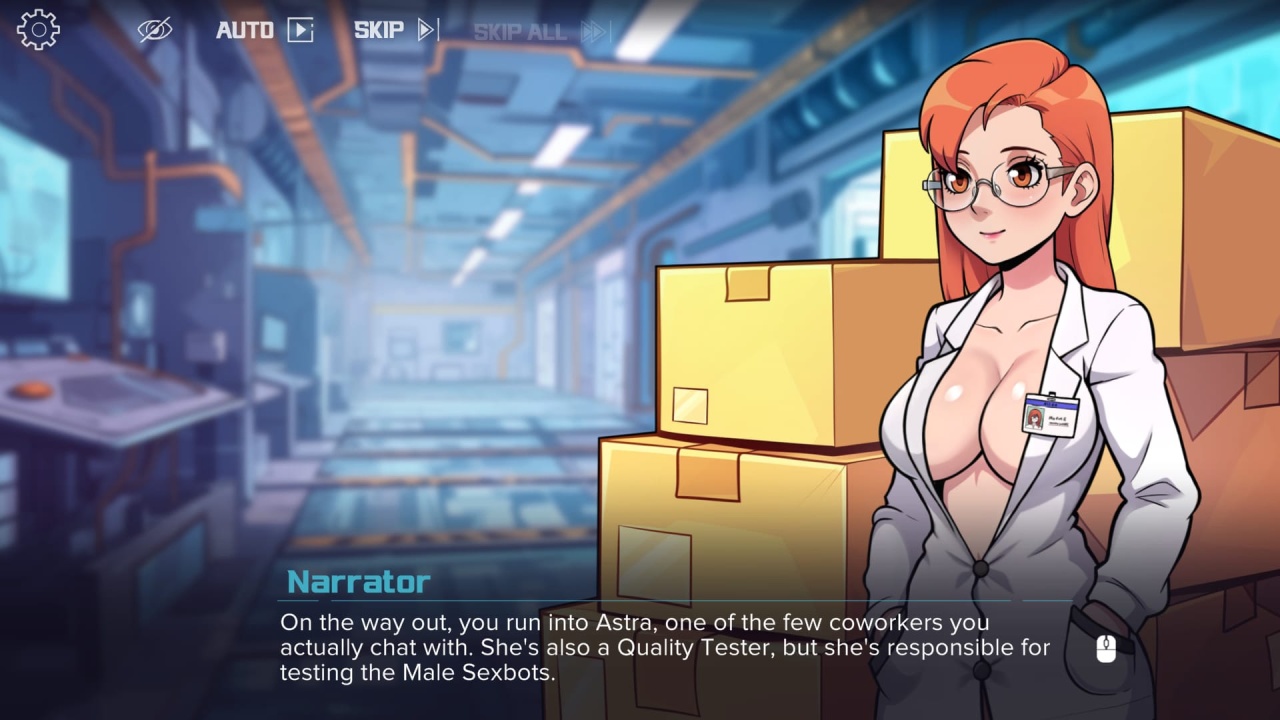
Task: Open the settings gear menu
Action: (38, 30)
